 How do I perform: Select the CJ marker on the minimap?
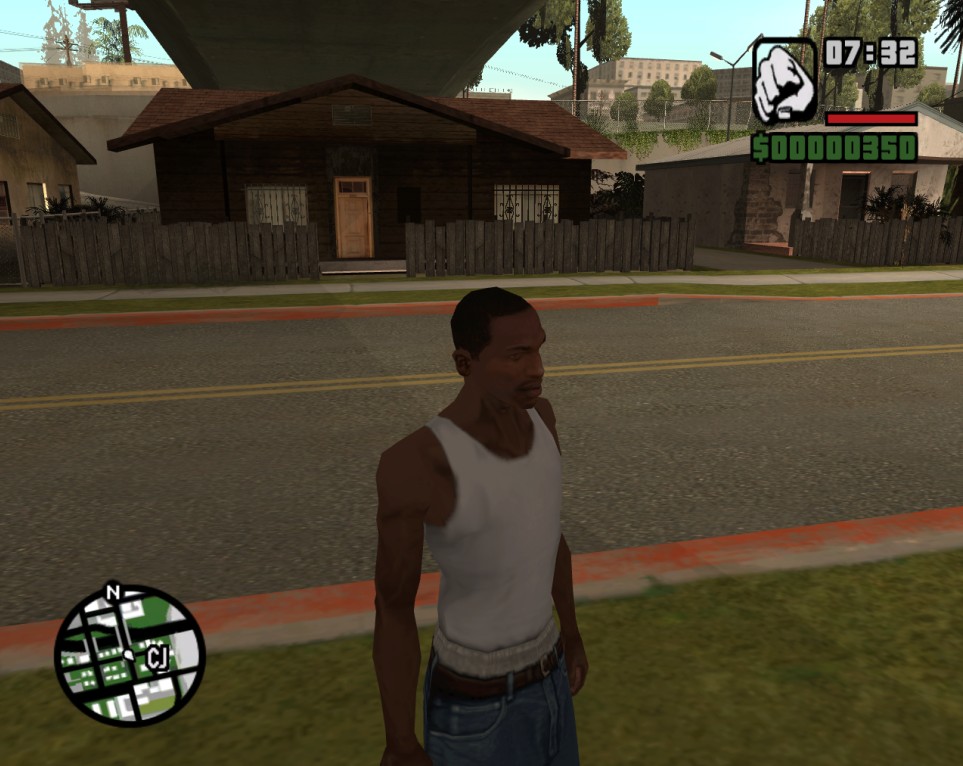click(157, 656)
